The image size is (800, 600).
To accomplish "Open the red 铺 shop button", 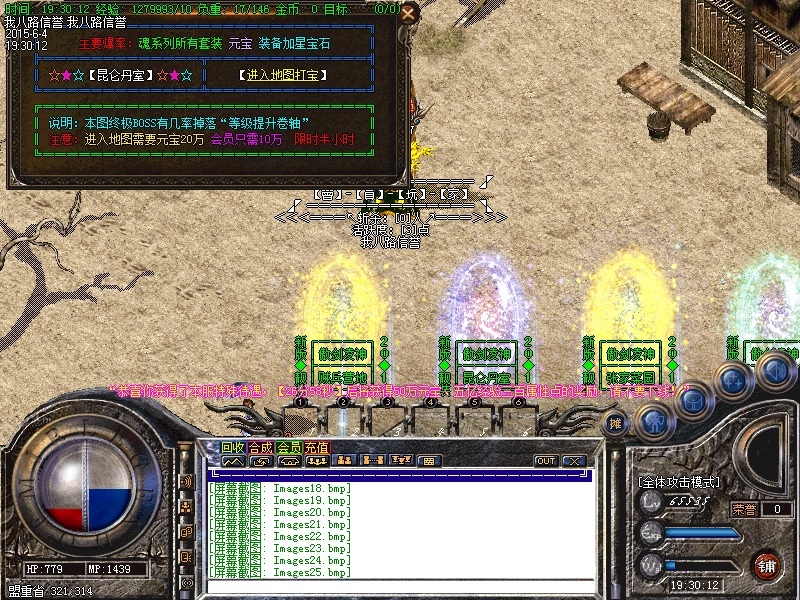I will (x=767, y=564).
